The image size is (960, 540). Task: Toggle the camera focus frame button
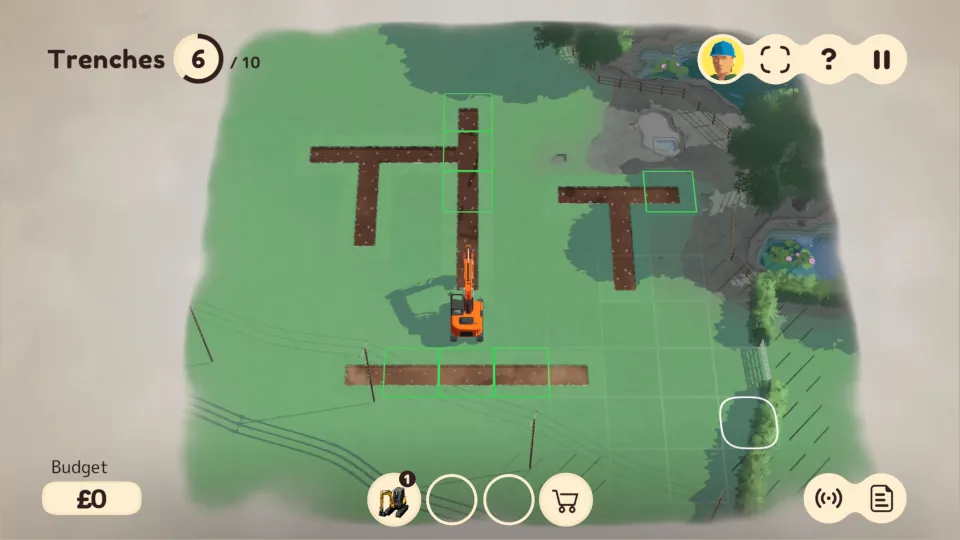point(775,58)
